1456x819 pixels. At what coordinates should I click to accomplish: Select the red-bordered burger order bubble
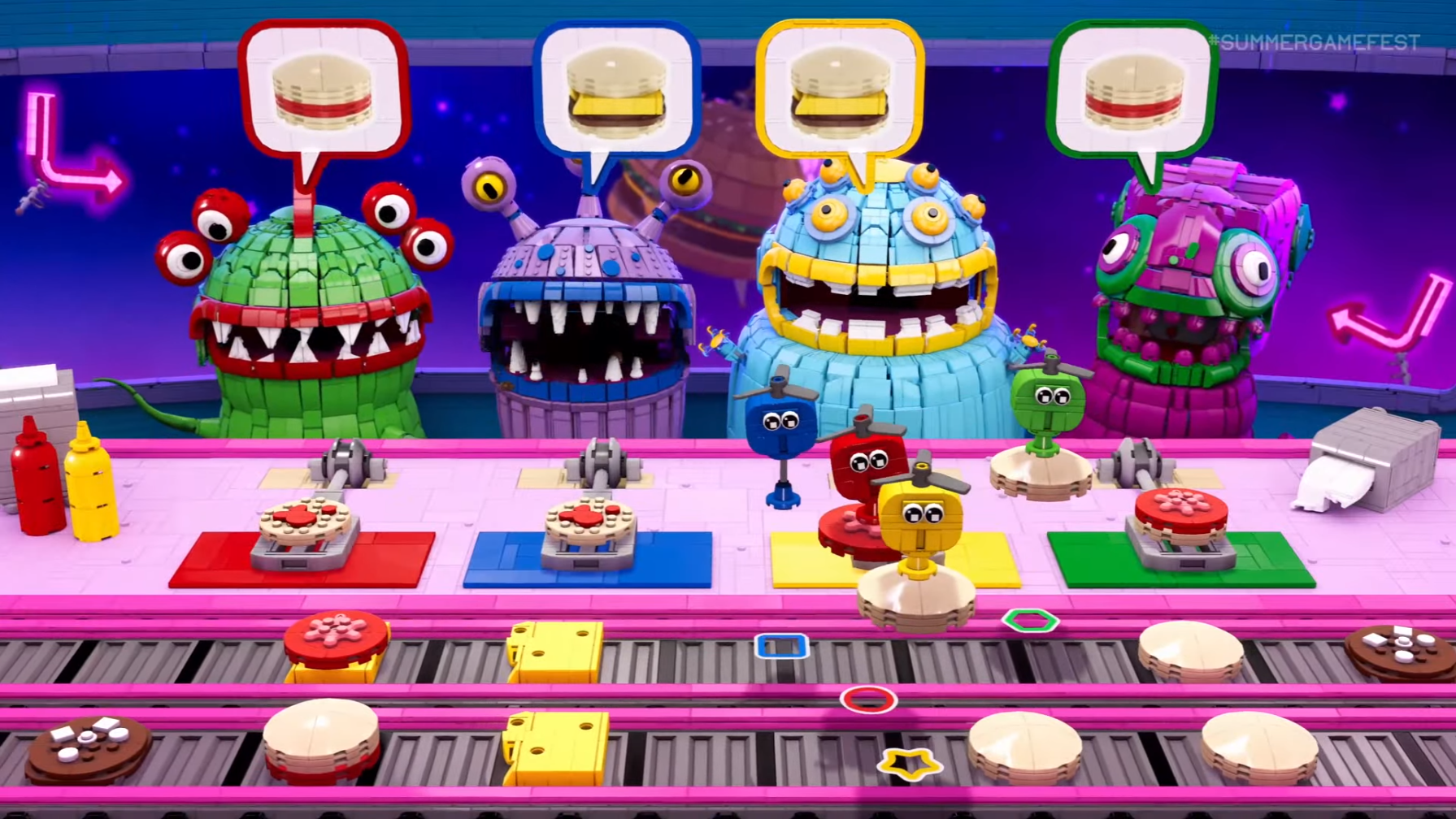324,91
